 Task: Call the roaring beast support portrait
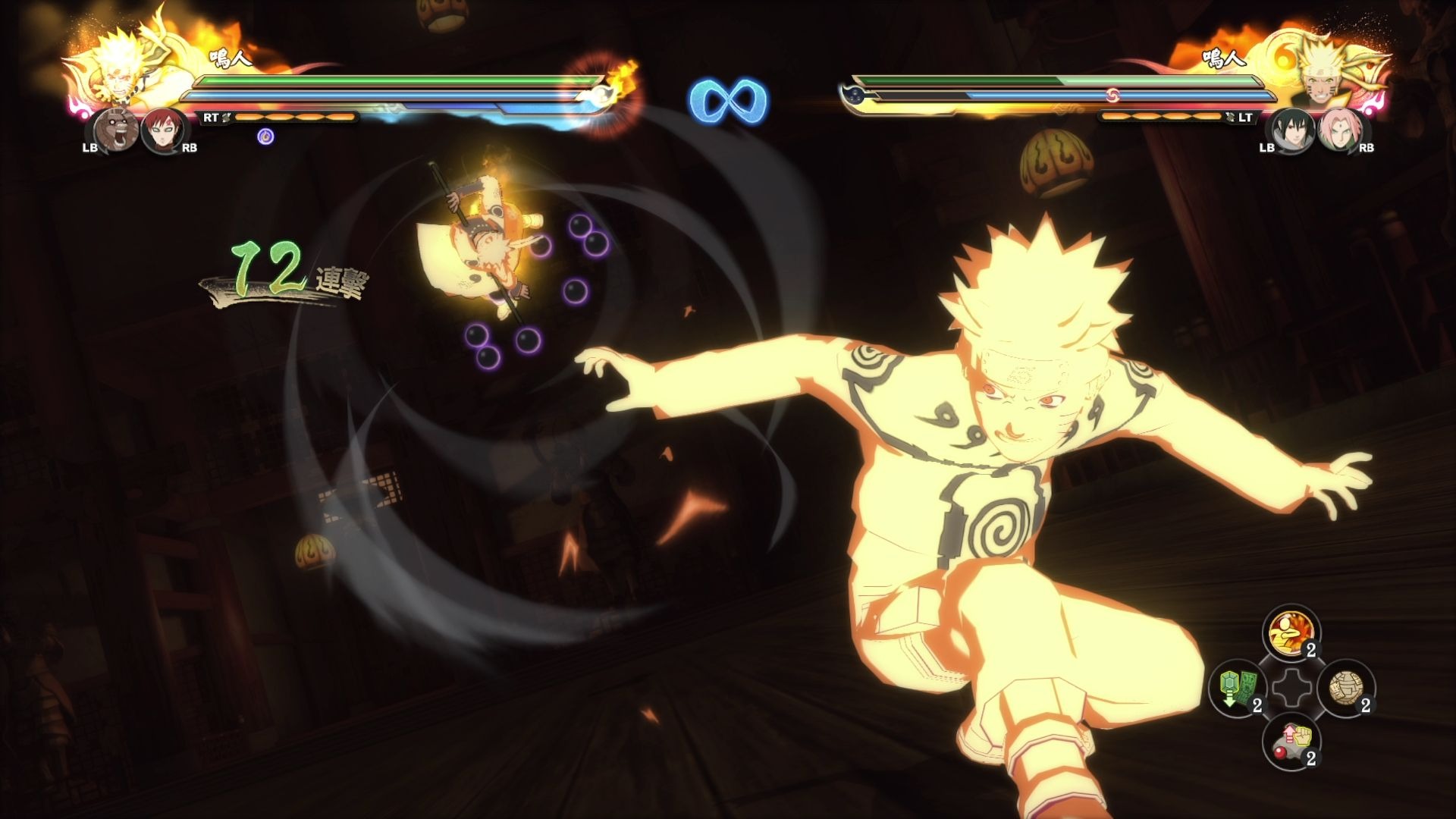[117, 131]
